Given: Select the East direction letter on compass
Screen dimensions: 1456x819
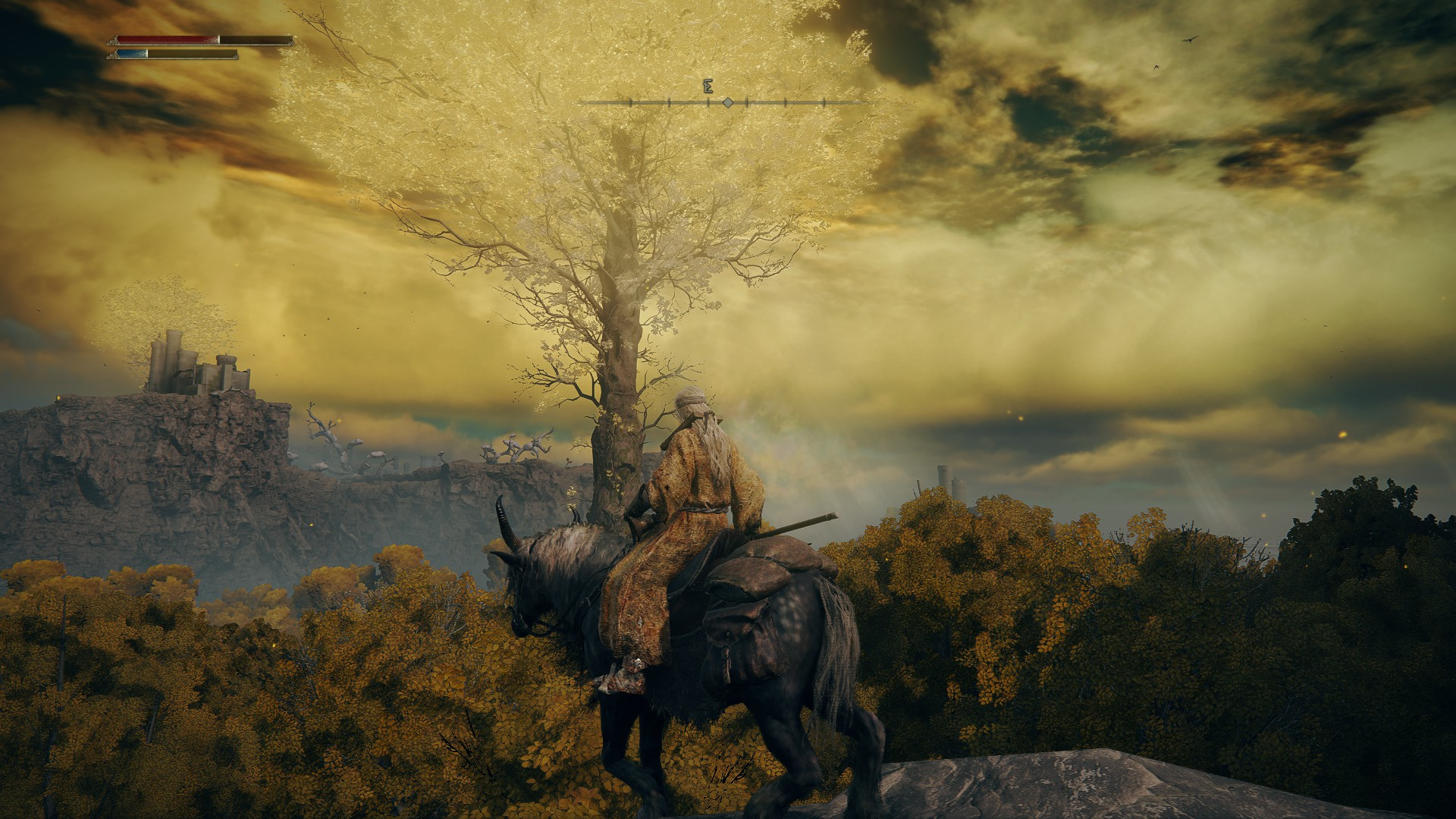Looking at the screenshot, I should coord(708,86).
